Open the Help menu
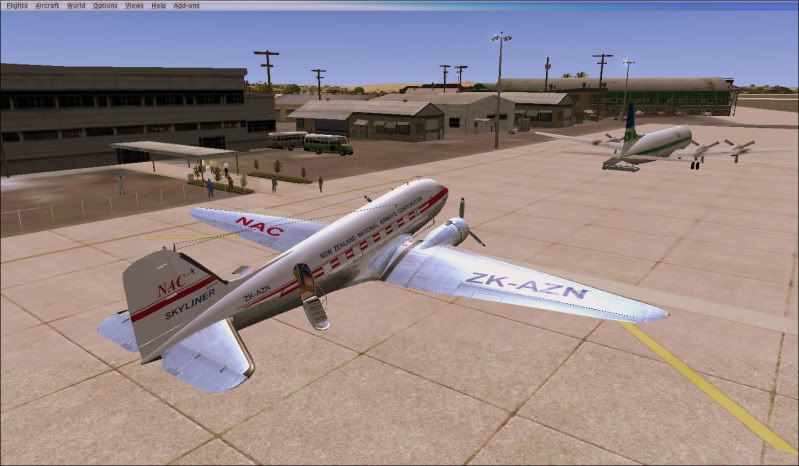 click(x=159, y=5)
